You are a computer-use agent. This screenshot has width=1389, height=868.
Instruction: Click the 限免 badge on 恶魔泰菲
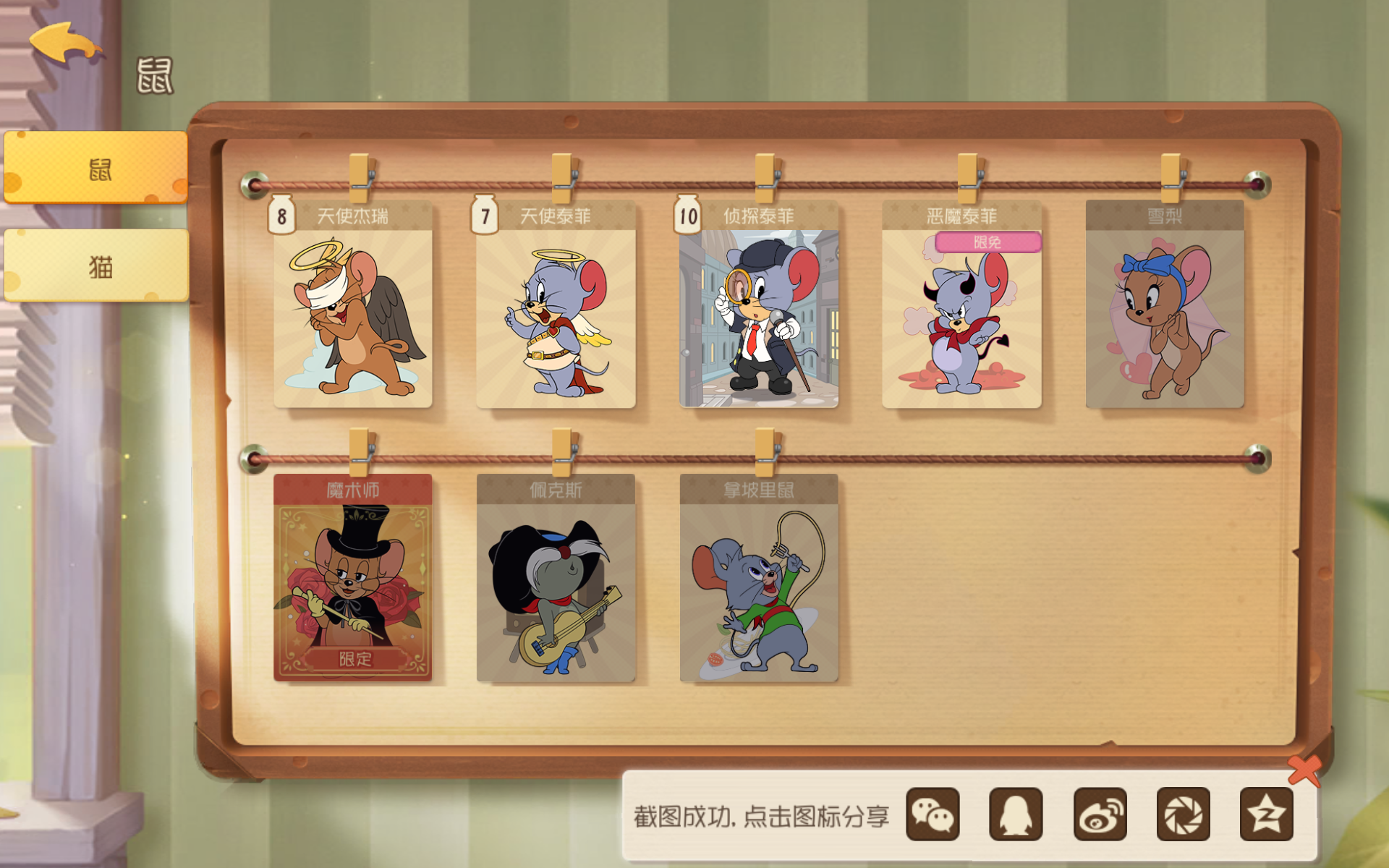click(x=987, y=243)
